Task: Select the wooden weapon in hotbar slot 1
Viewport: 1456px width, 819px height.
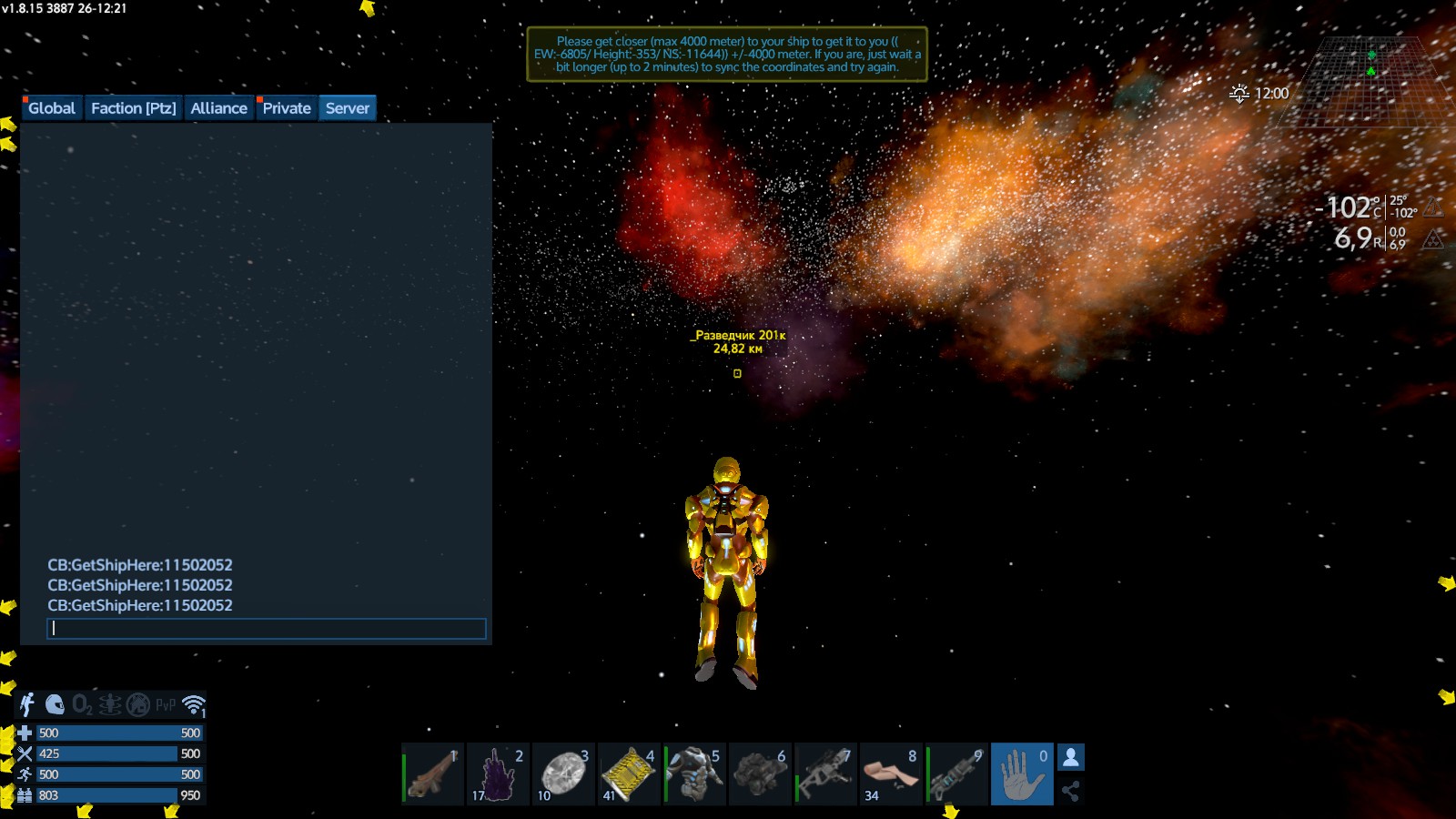Action: 432,774
